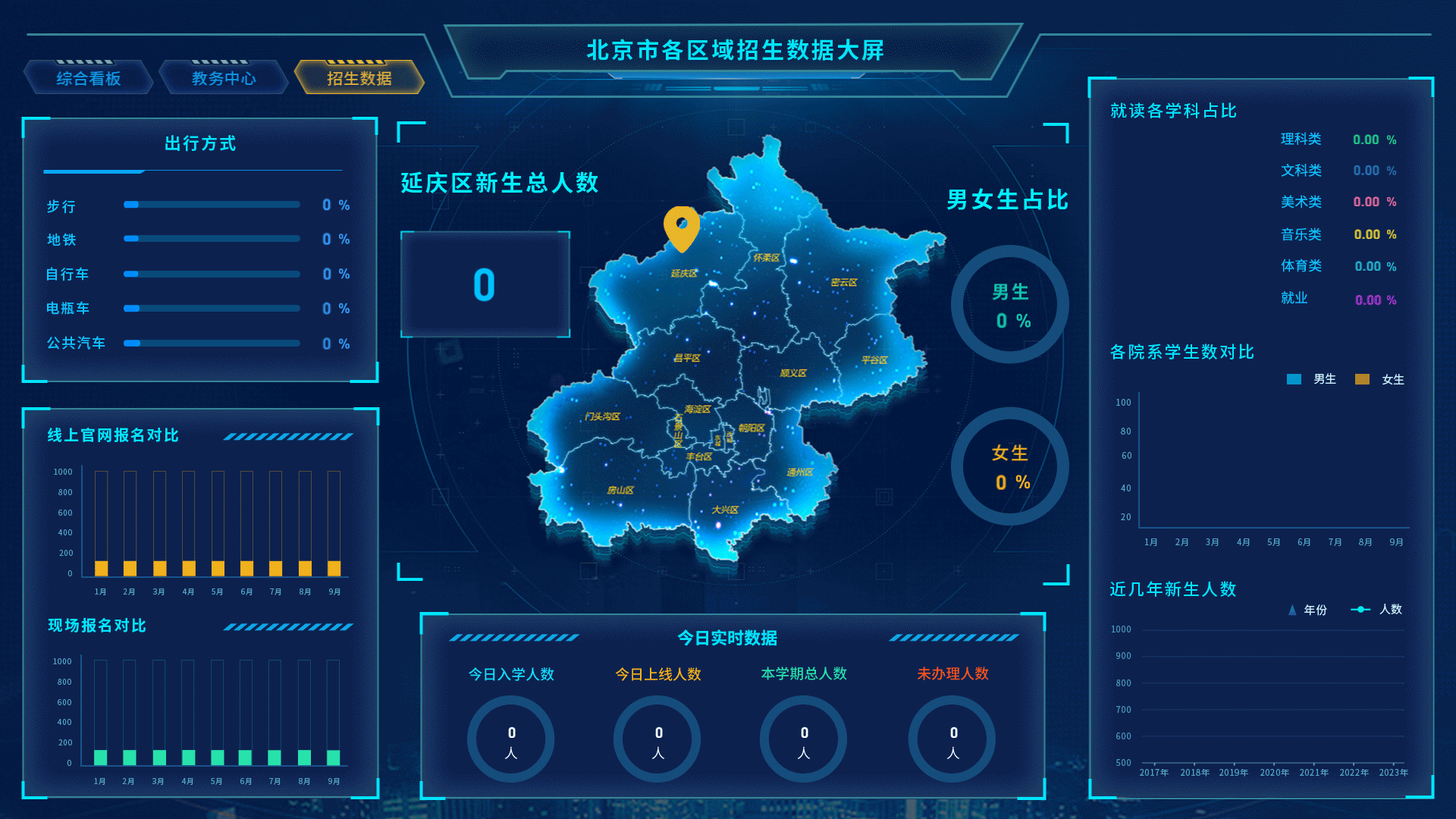Screen dimensions: 1456x819
Task: Click the 女生 percentage ring gauge
Action: click(1010, 466)
